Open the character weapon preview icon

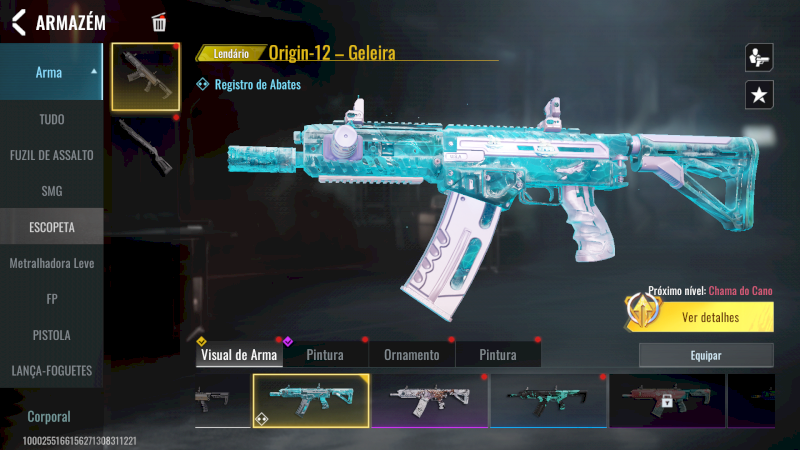click(x=759, y=57)
